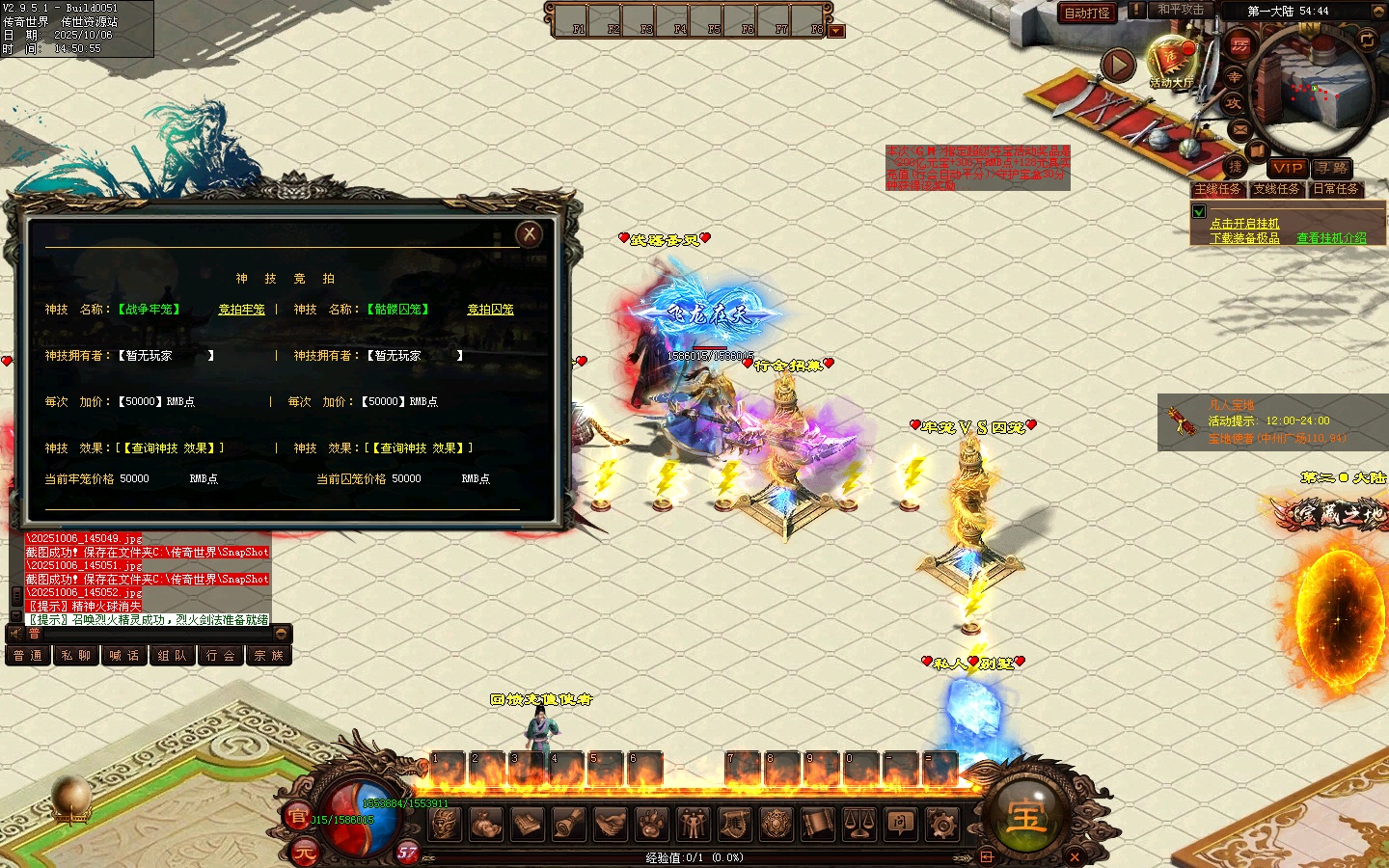Change the 和平攻击 attack mode
This screenshot has width=1389, height=868.
click(1181, 10)
